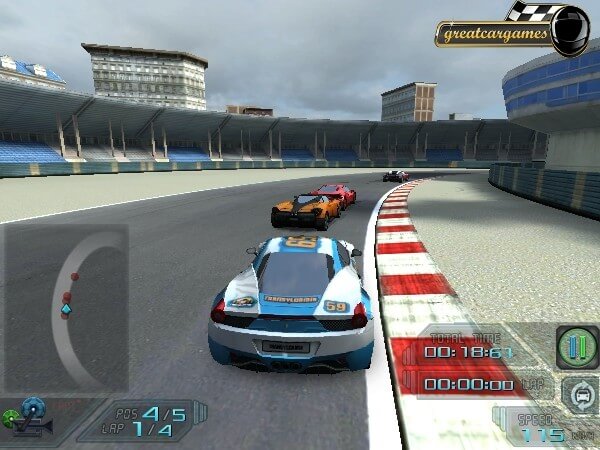Reset the car using the car-with-arrows button
Viewport: 600px width, 450px height.
(578, 392)
